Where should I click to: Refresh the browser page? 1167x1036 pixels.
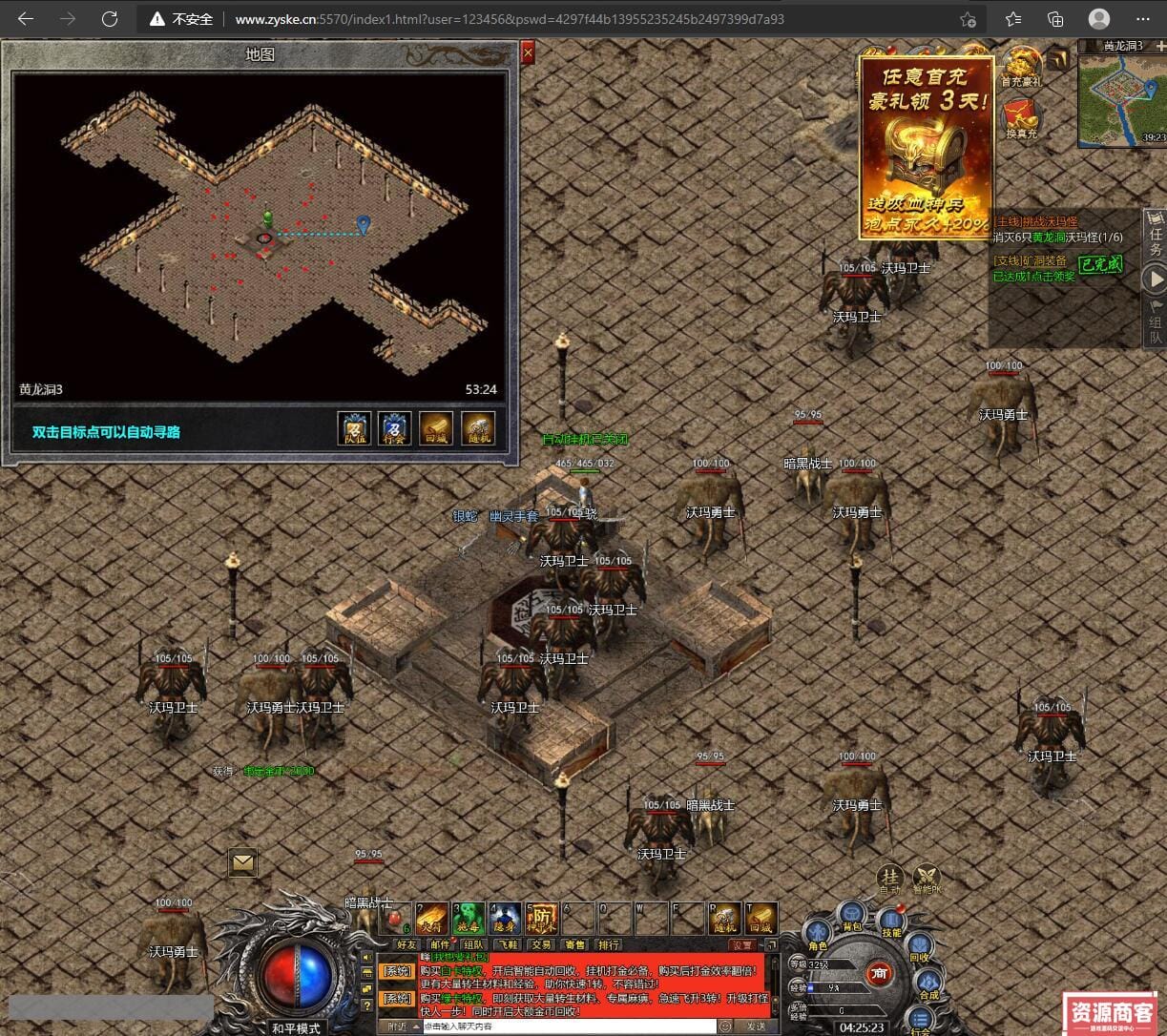point(110,18)
